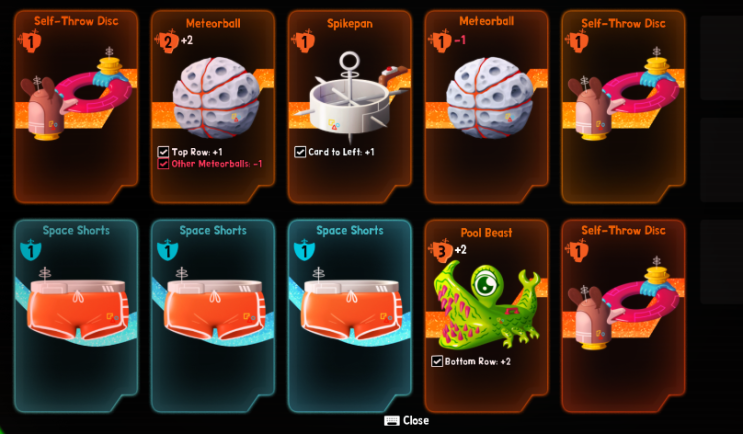Choose the Pool Beast card
Viewport: 743px width, 434px height.
485,315
